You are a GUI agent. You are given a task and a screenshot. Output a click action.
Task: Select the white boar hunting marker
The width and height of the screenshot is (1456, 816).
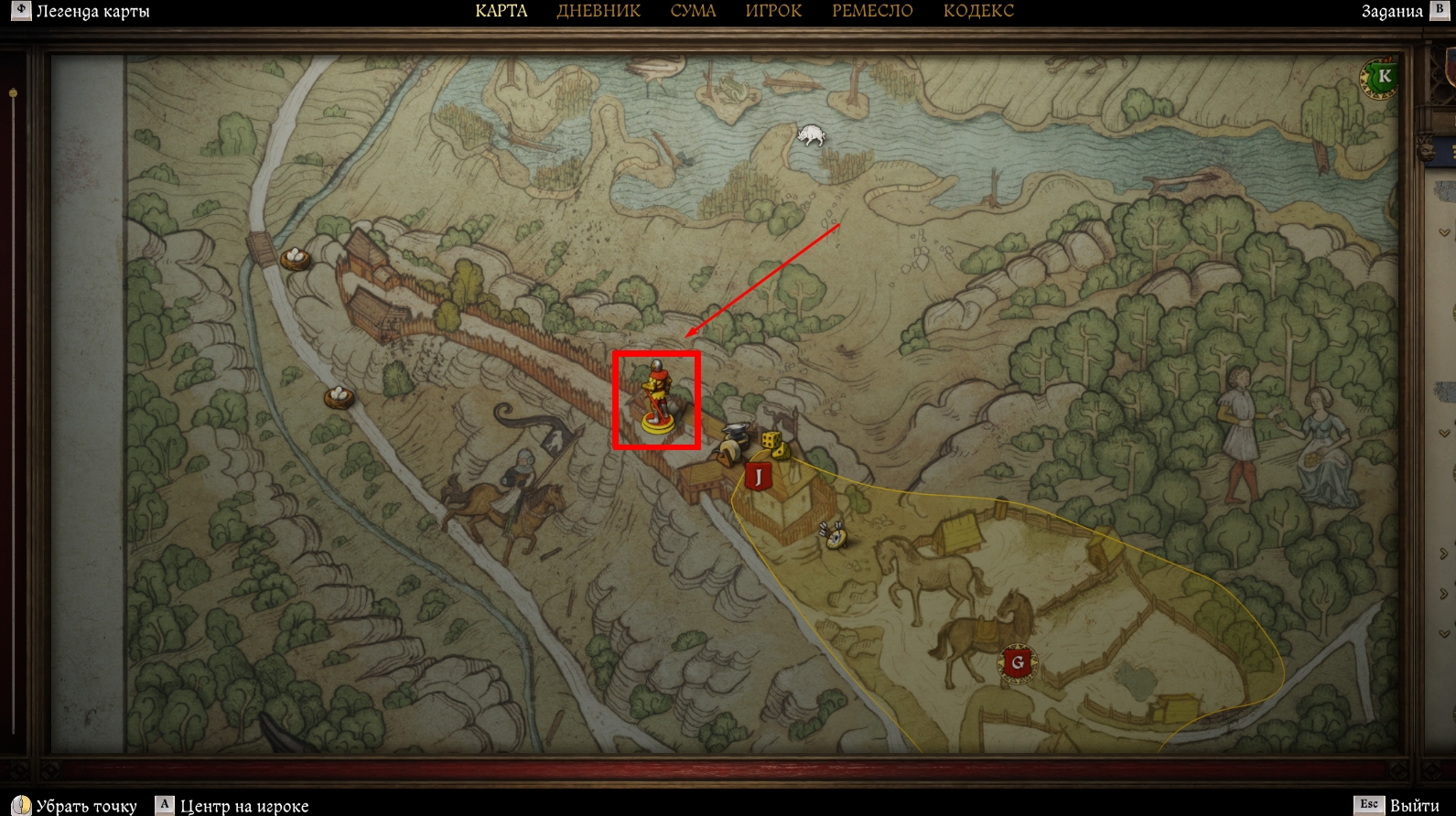[811, 135]
